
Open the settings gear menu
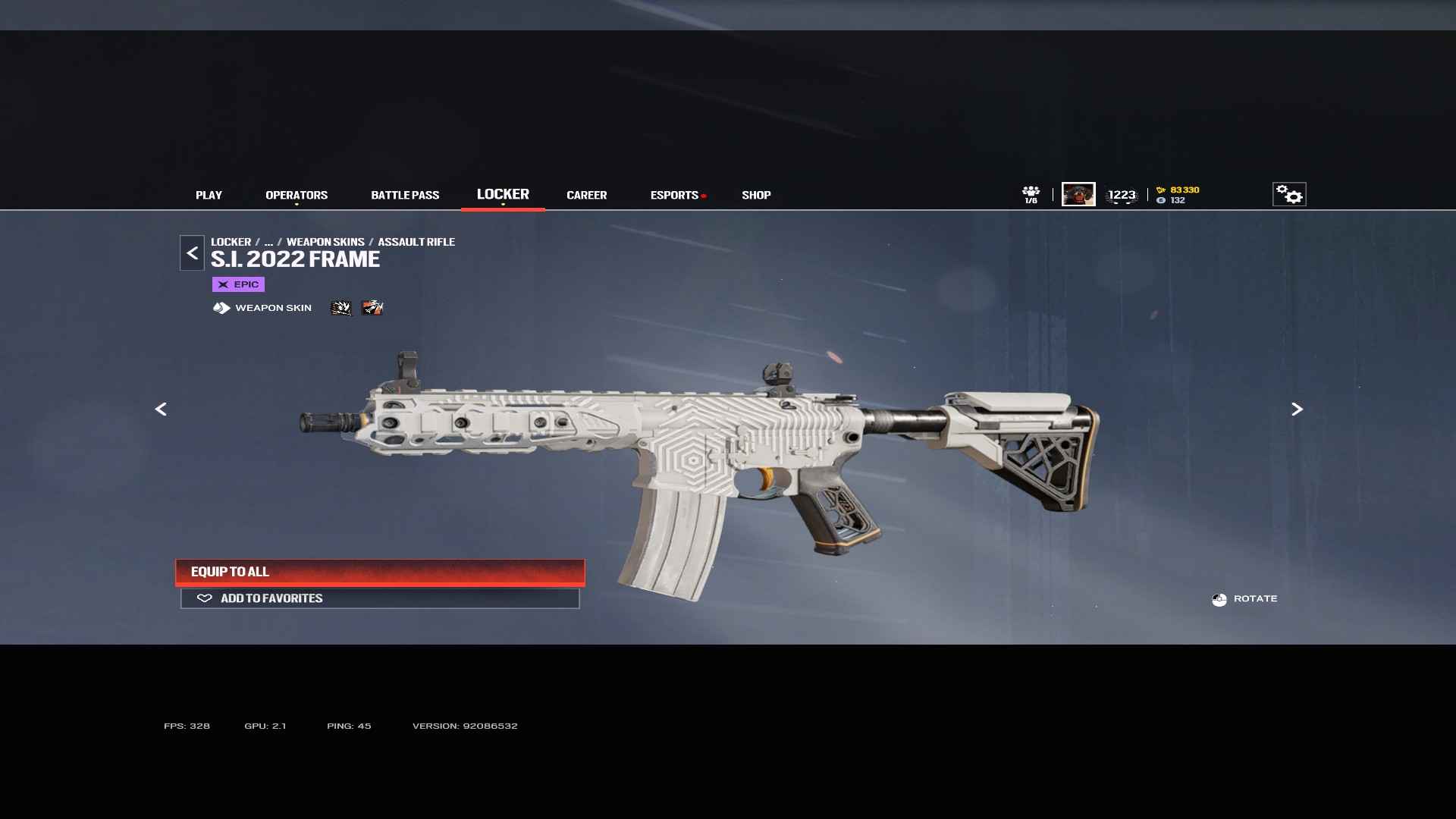tap(1289, 195)
